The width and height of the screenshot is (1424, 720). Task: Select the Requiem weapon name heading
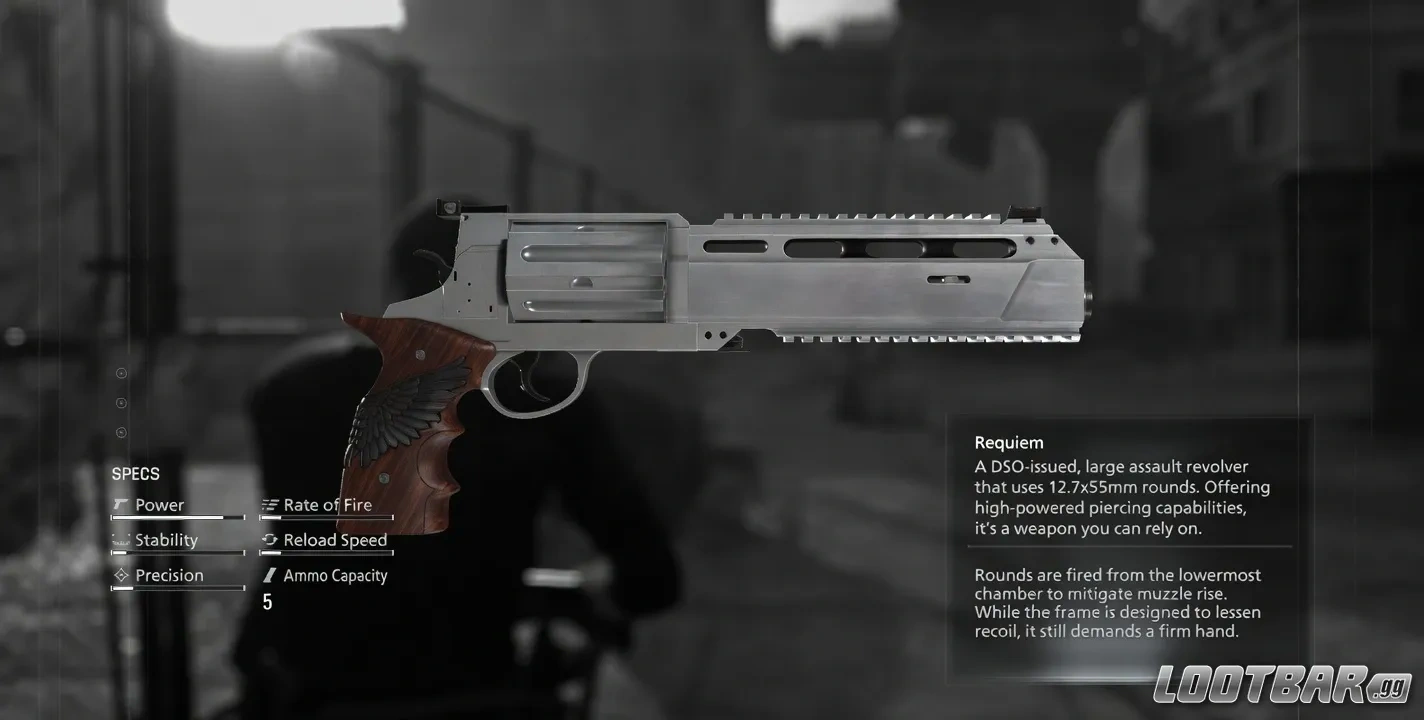[x=1009, y=441]
